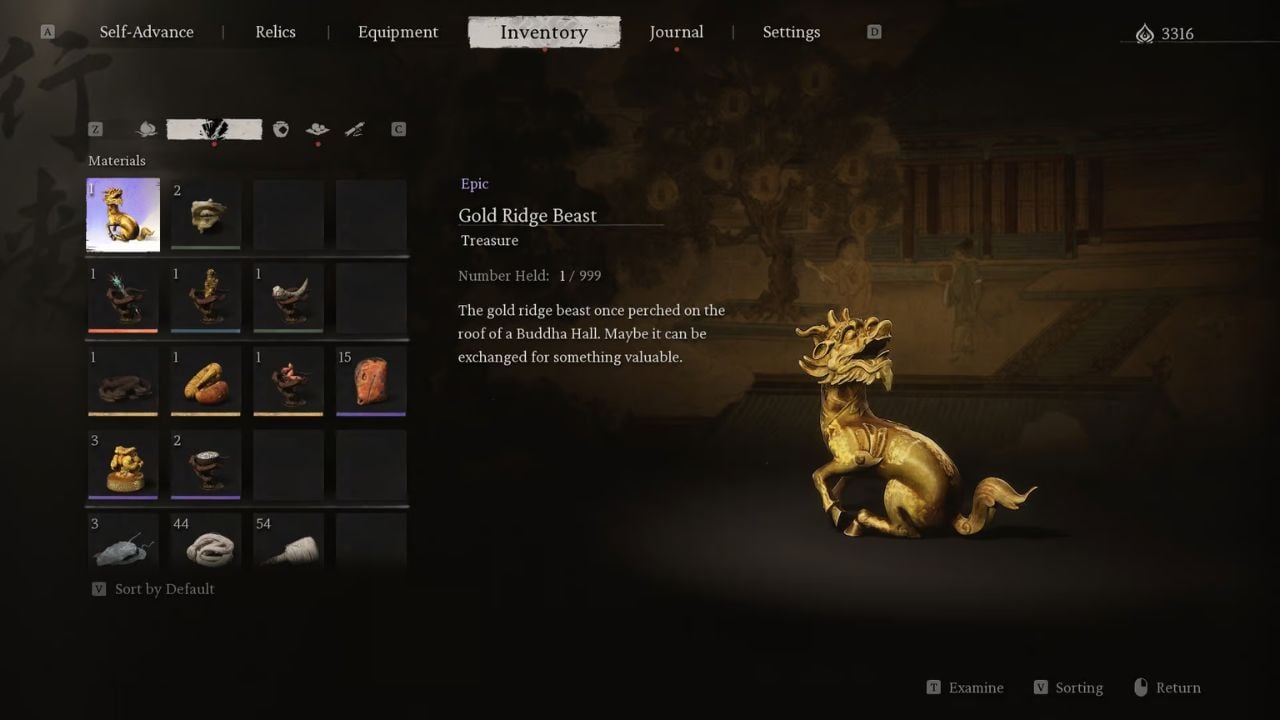Click the Sorting button
The height and width of the screenshot is (720, 1280).
point(1068,687)
